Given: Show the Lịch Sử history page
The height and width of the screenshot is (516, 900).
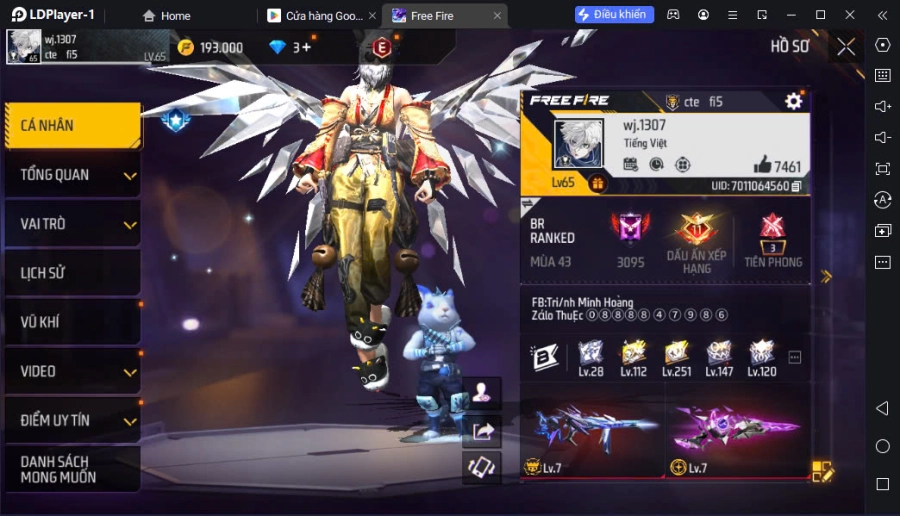Looking at the screenshot, I should coord(71,273).
